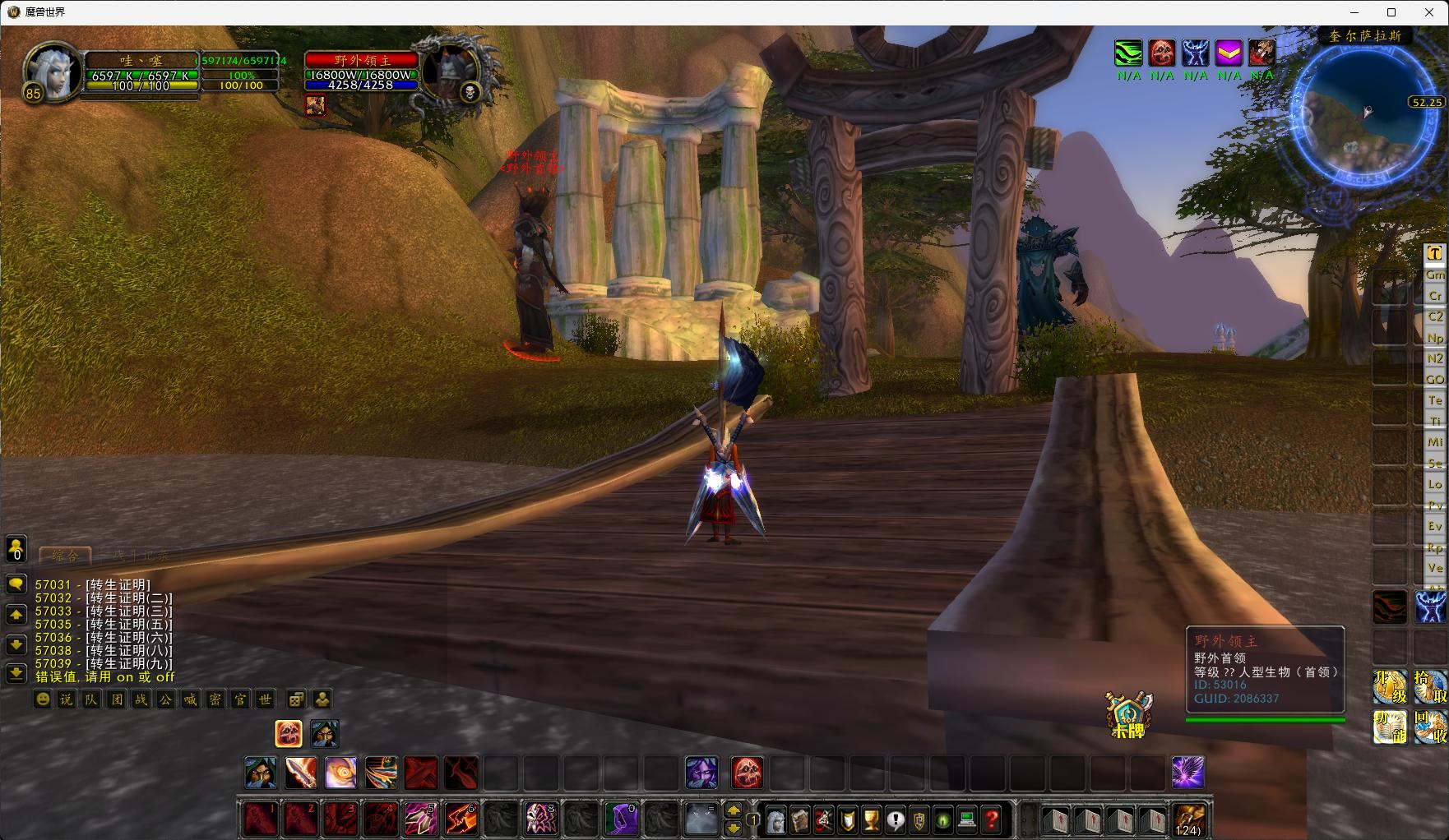
Task: Click the purple chevron buff icon
Action: click(x=1229, y=53)
